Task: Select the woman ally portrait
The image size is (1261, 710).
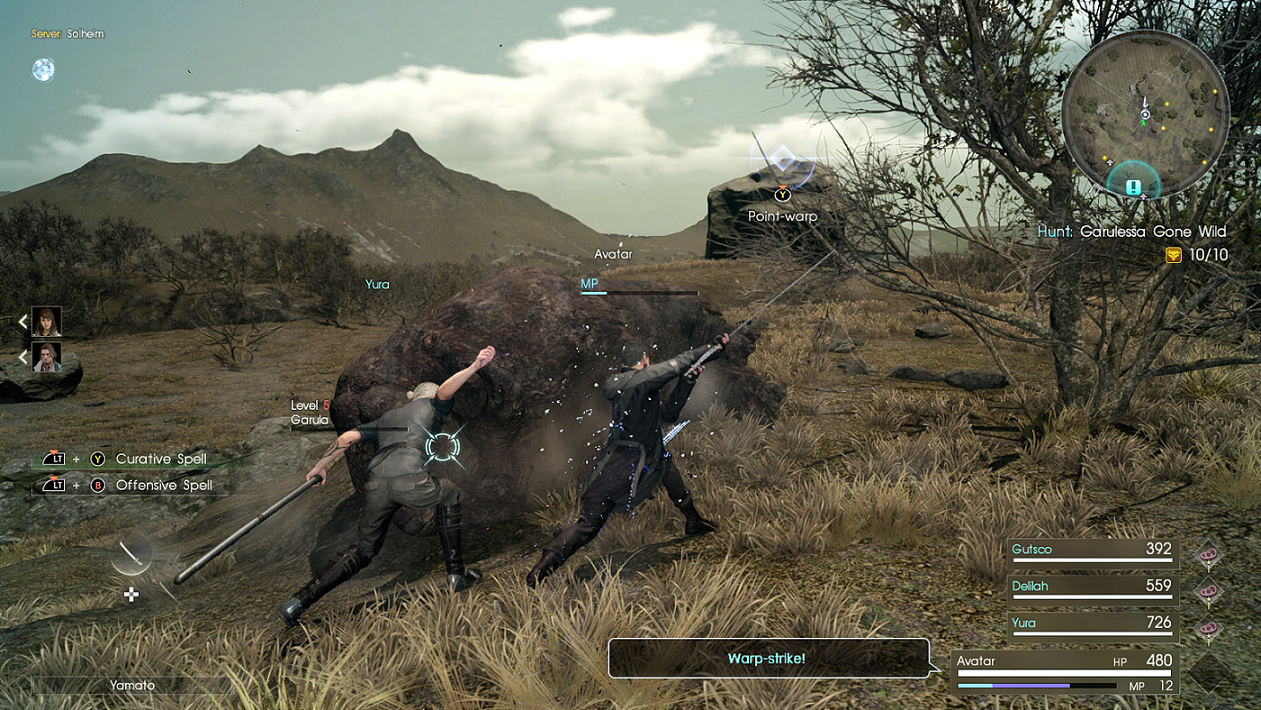Action: pos(46,321)
